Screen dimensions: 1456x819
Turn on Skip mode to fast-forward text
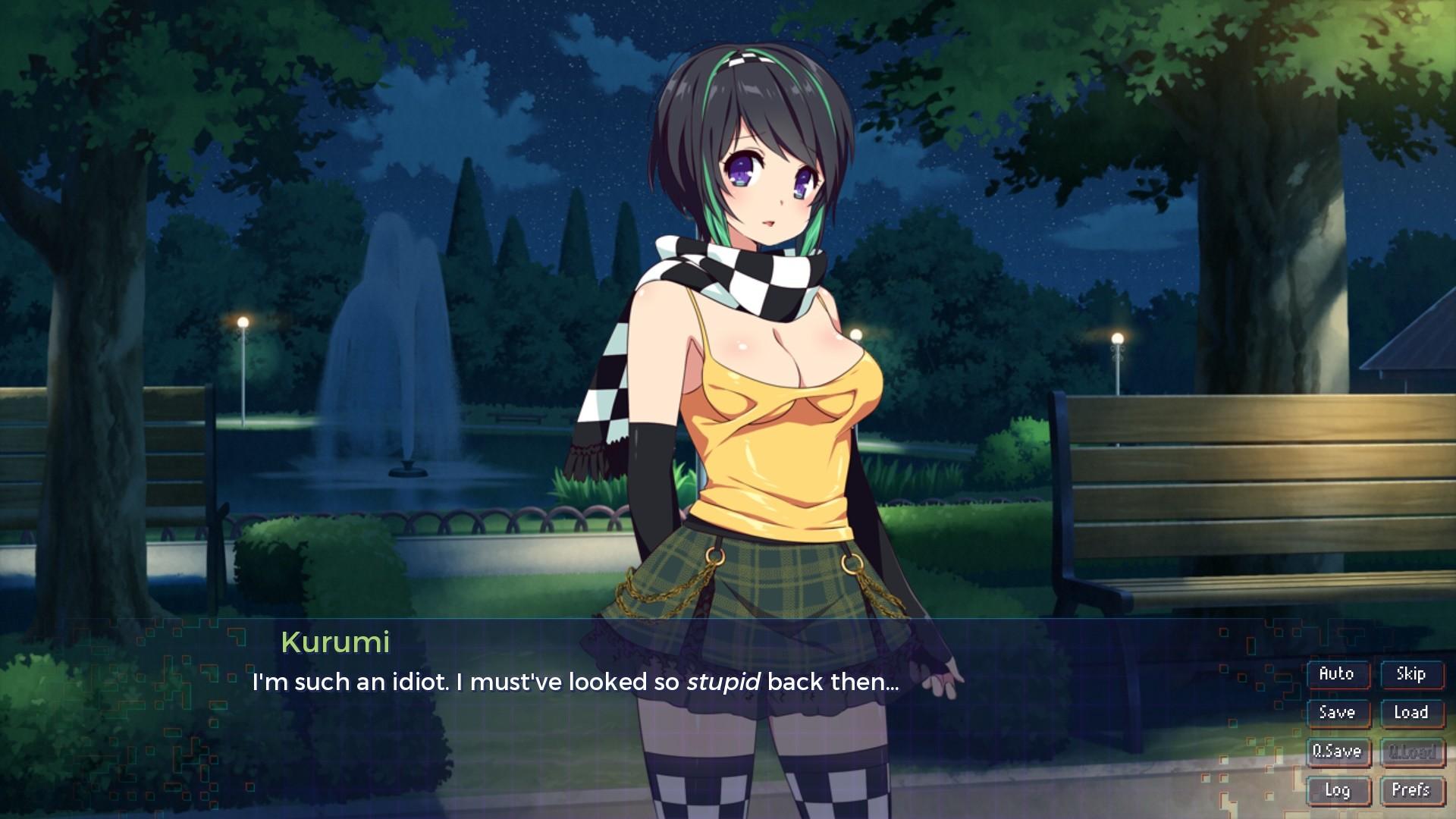pos(1412,673)
